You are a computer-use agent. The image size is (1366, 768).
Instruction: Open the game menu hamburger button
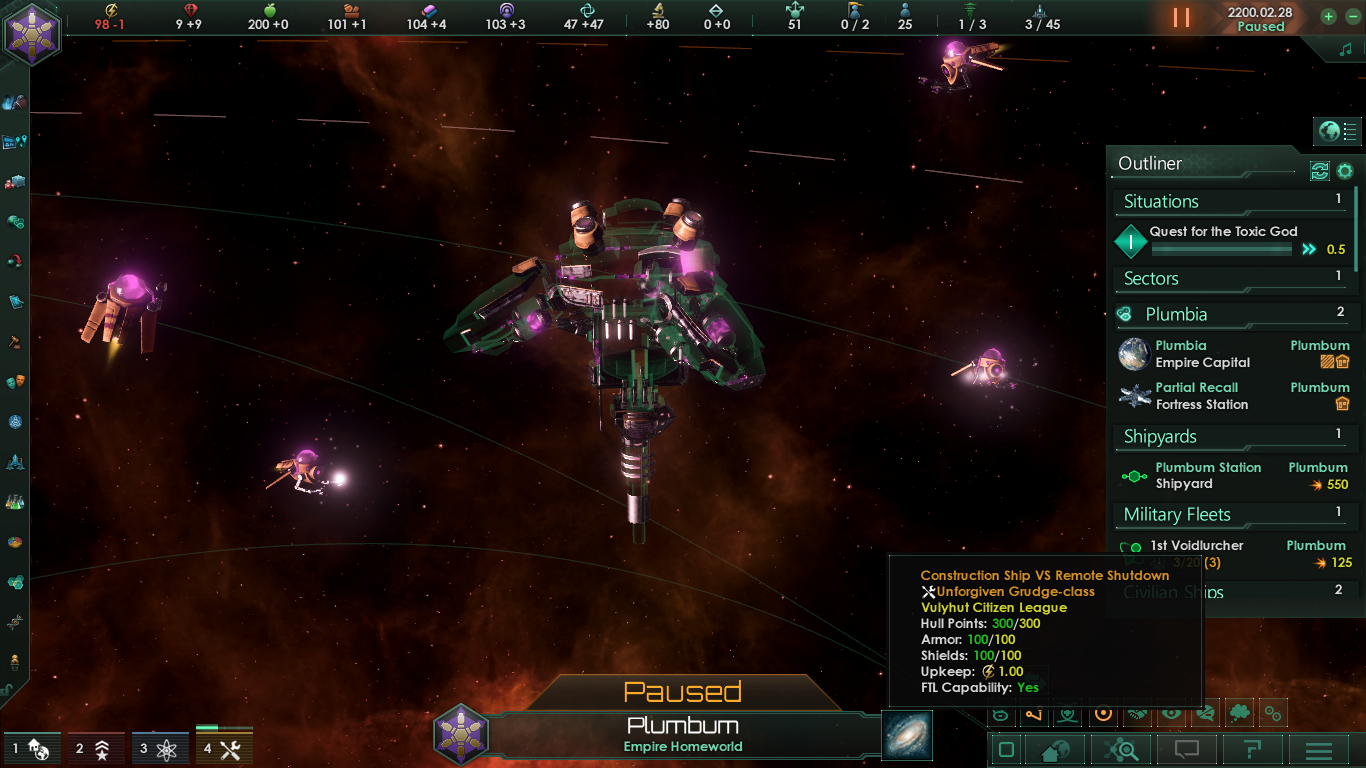(1317, 748)
